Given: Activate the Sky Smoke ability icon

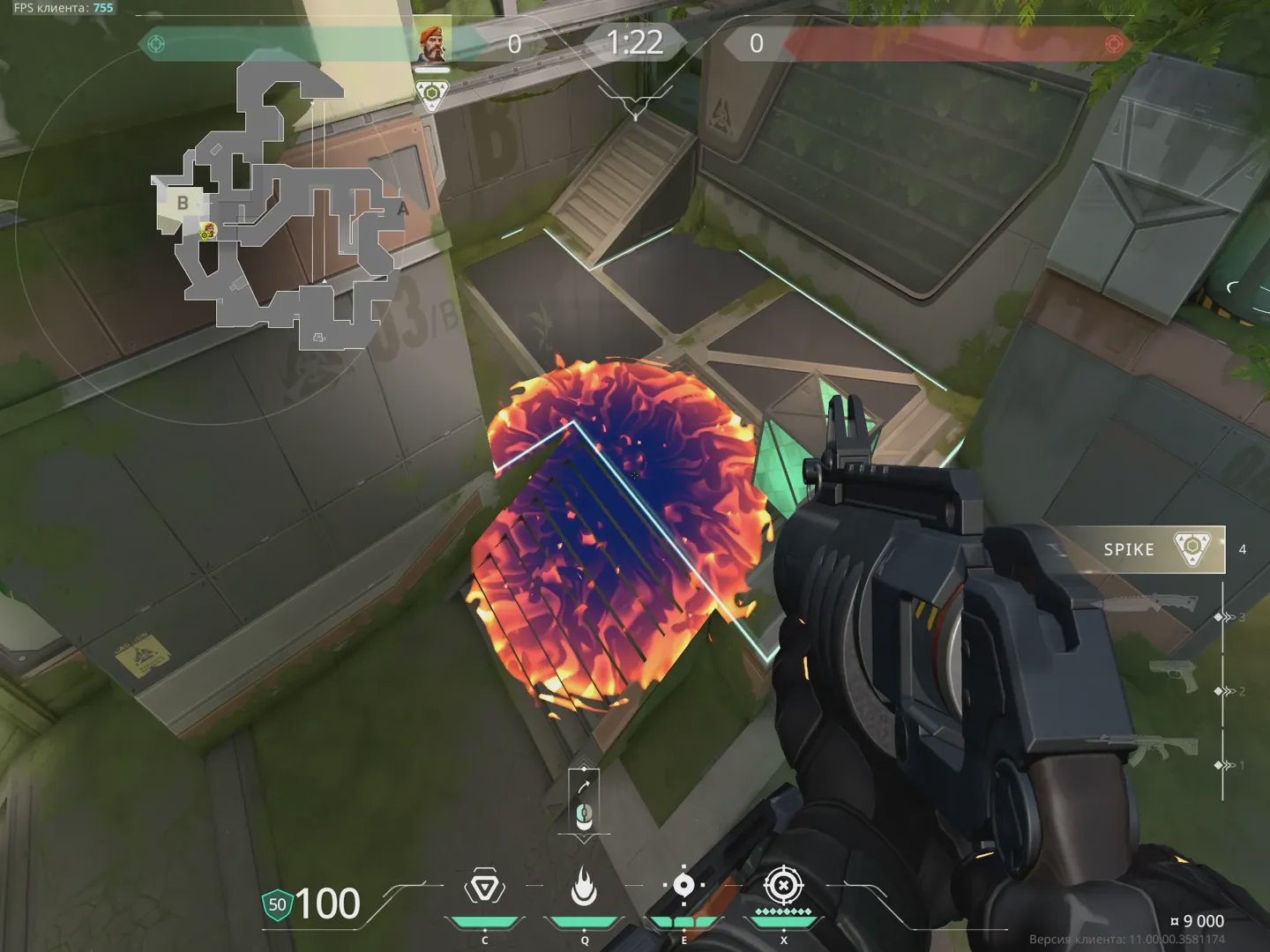Looking at the screenshot, I should coord(684,887).
